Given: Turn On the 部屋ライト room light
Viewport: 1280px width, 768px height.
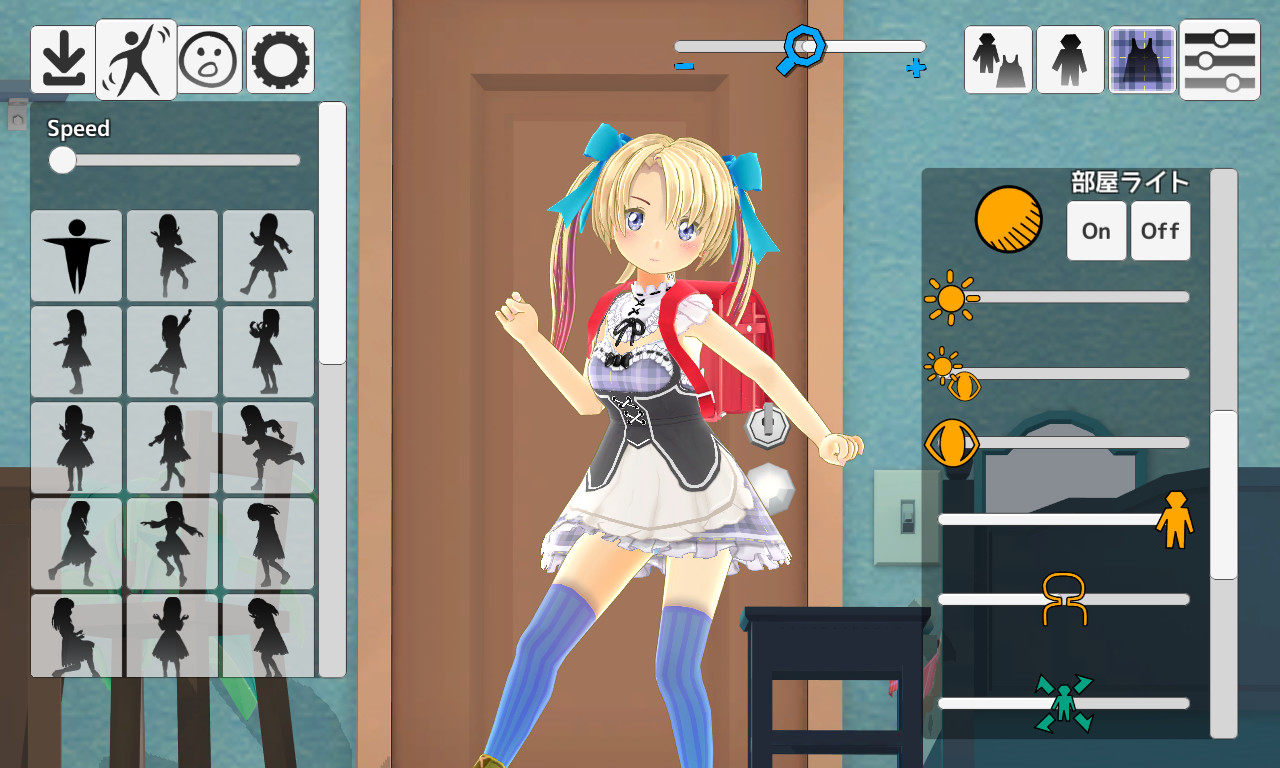Looking at the screenshot, I should 1096,230.
